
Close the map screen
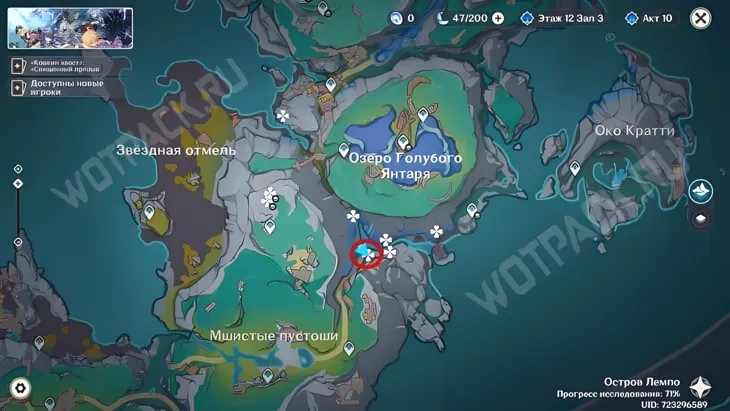701,18
